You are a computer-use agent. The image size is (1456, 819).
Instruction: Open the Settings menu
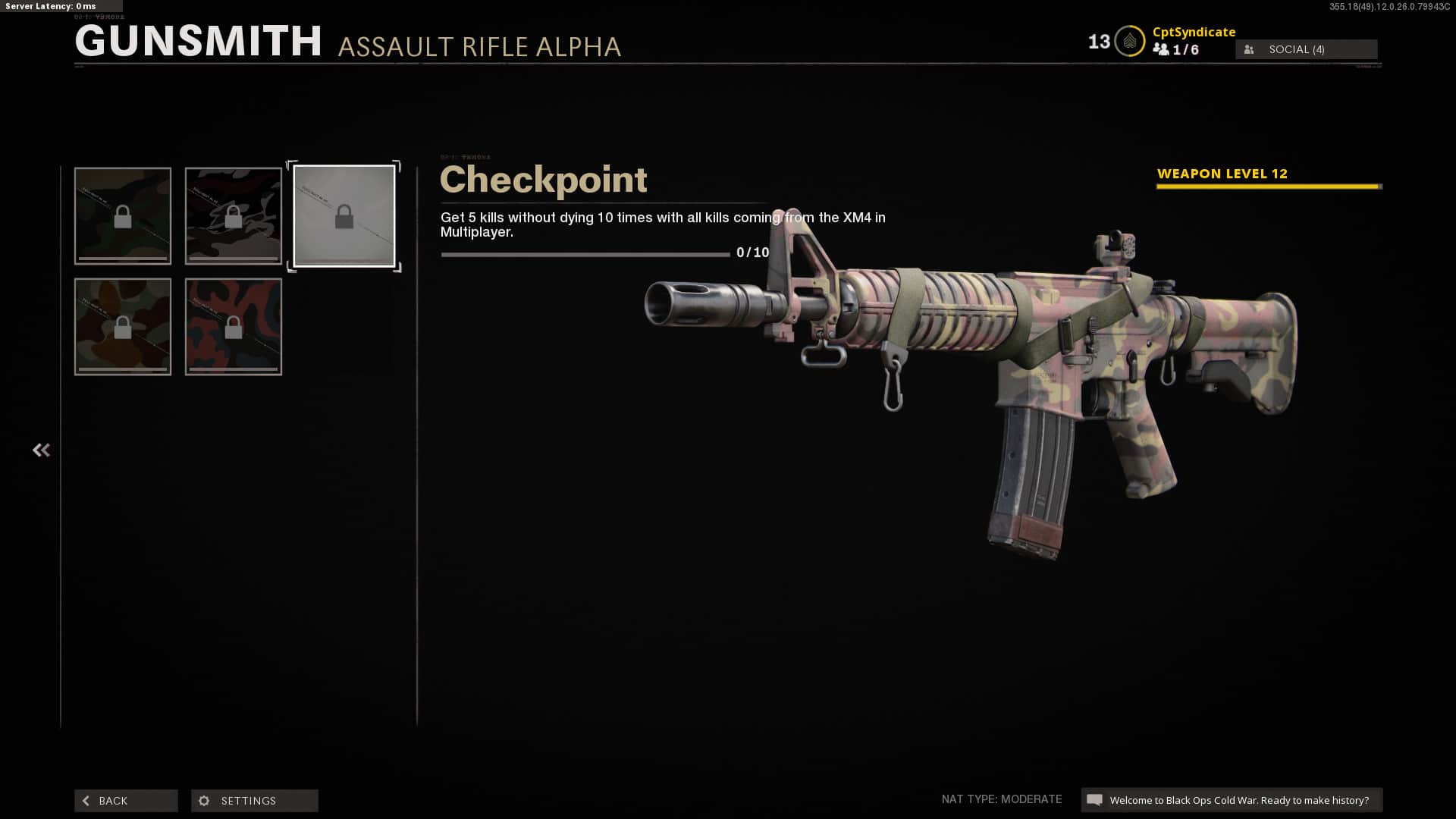coord(254,801)
